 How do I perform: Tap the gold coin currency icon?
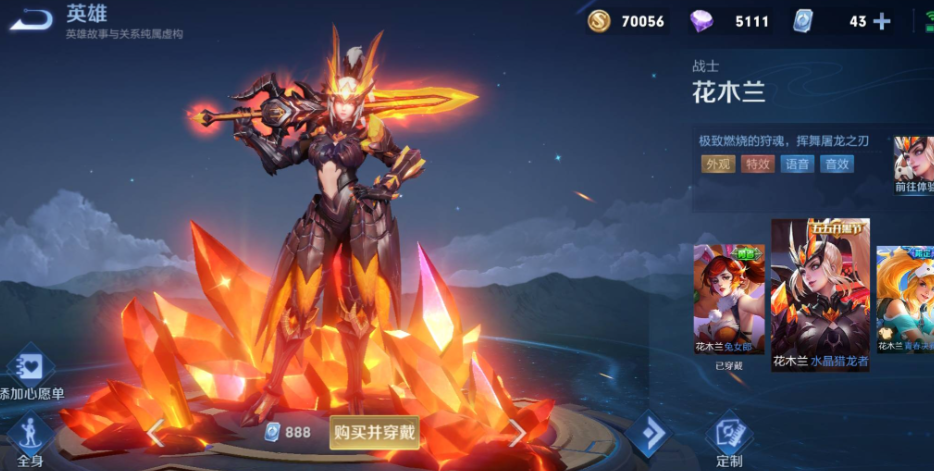(x=599, y=21)
